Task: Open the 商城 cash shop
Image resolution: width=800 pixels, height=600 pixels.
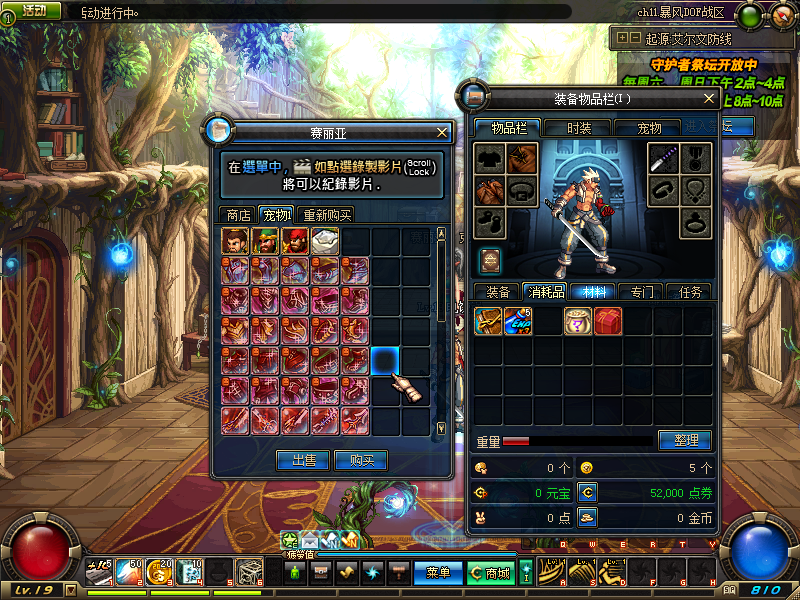Action: 496,573
